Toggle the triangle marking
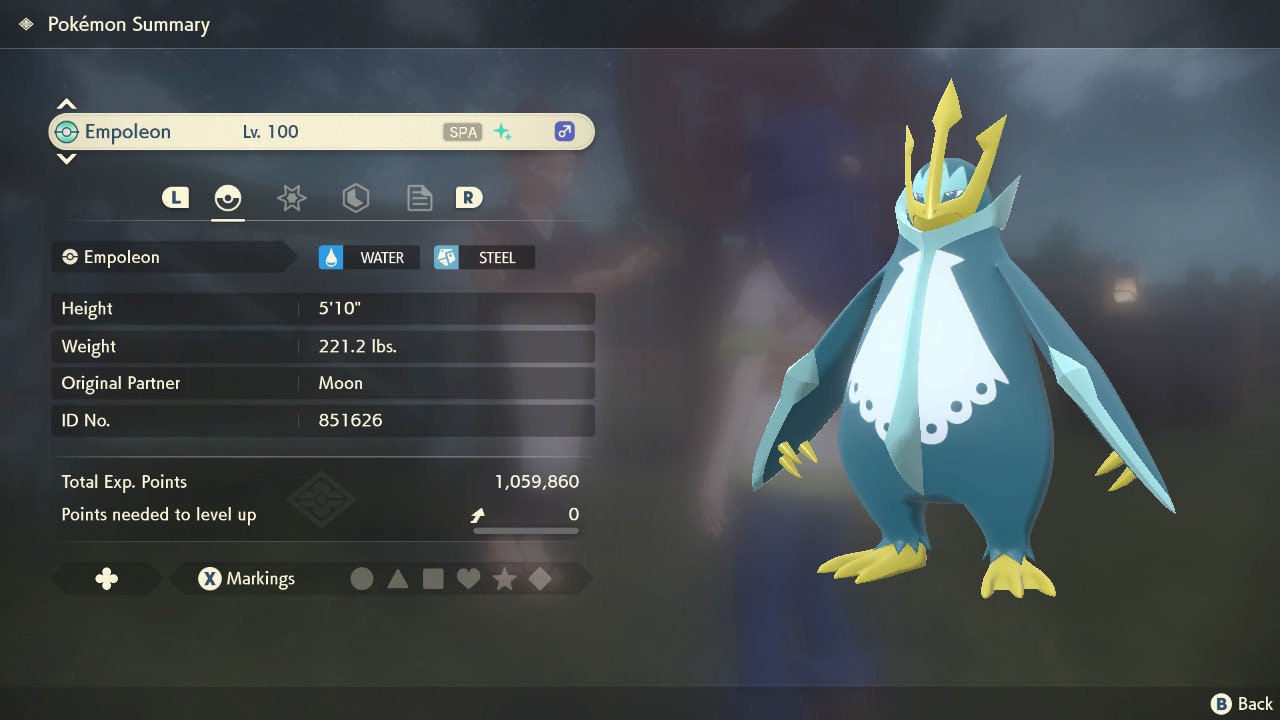The width and height of the screenshot is (1280, 720). click(x=398, y=578)
